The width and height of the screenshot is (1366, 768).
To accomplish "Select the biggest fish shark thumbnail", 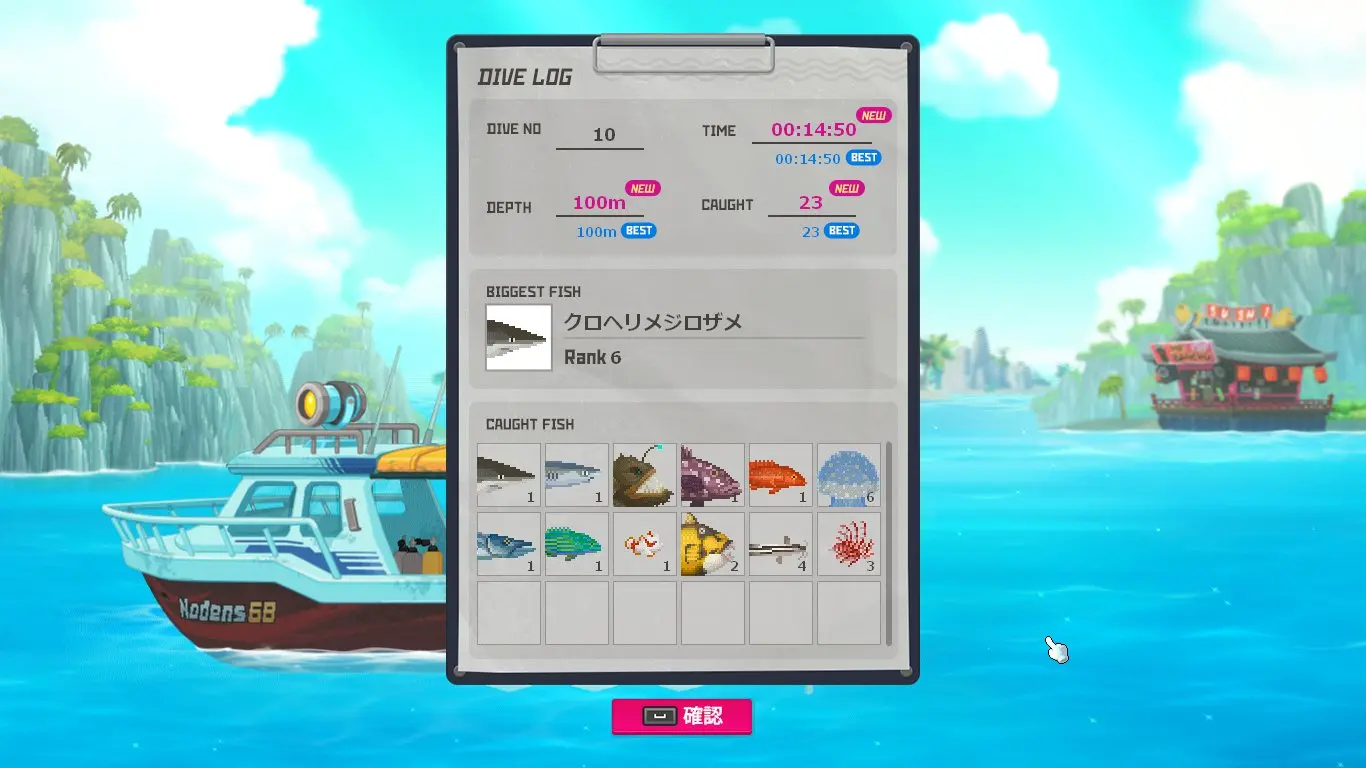I will [x=518, y=338].
